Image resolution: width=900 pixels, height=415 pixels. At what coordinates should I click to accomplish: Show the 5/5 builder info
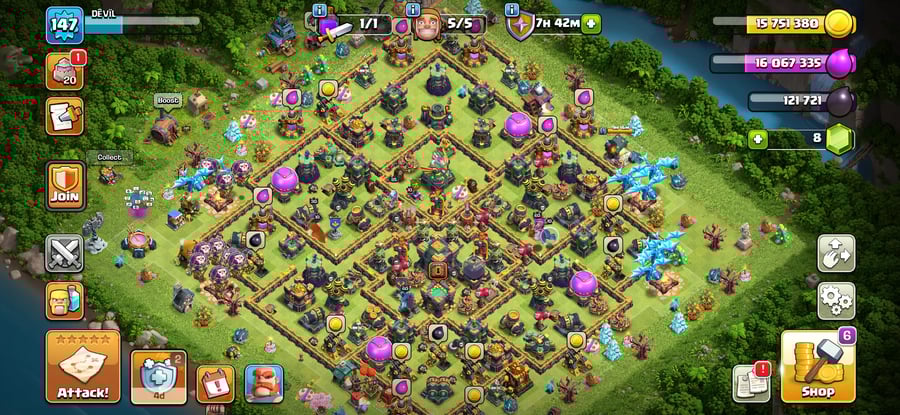coord(413,10)
